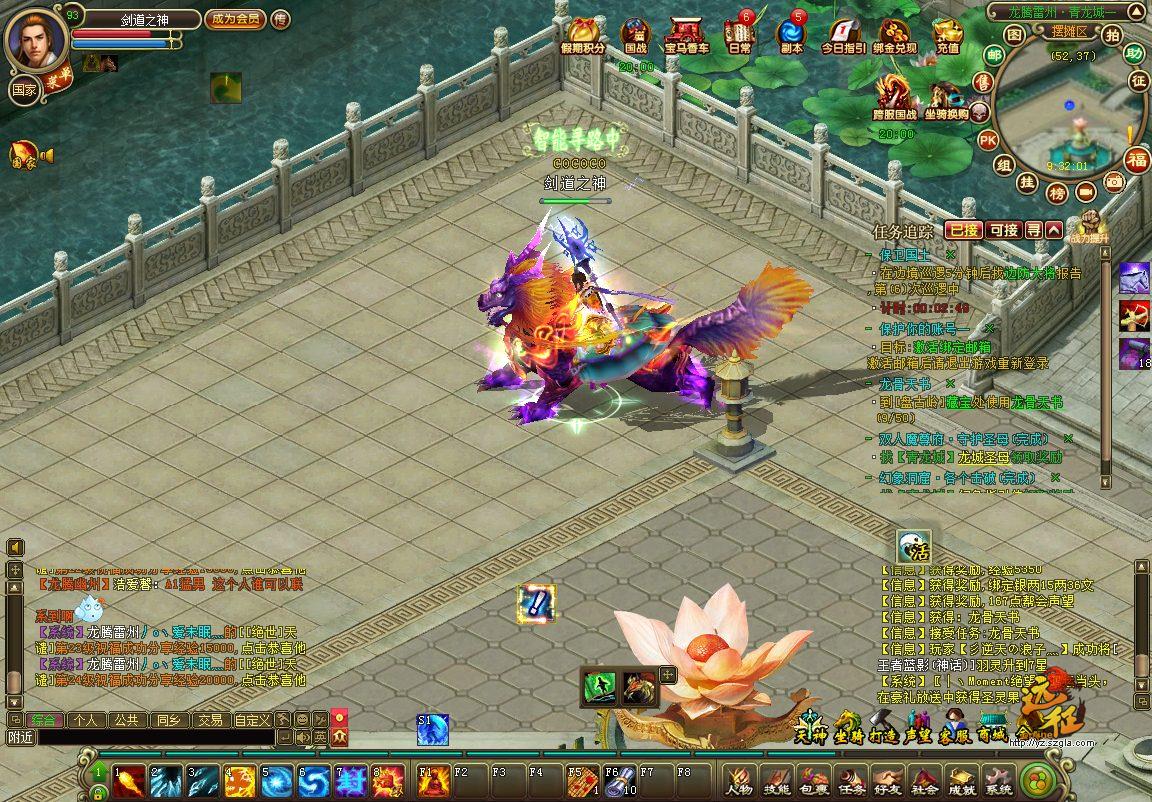
Task: Toggle the PK mode button by minimap
Action: click(987, 139)
